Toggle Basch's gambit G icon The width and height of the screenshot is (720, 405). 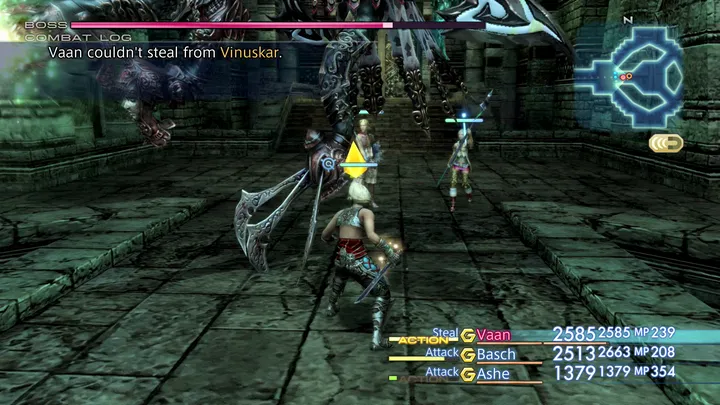[467, 354]
